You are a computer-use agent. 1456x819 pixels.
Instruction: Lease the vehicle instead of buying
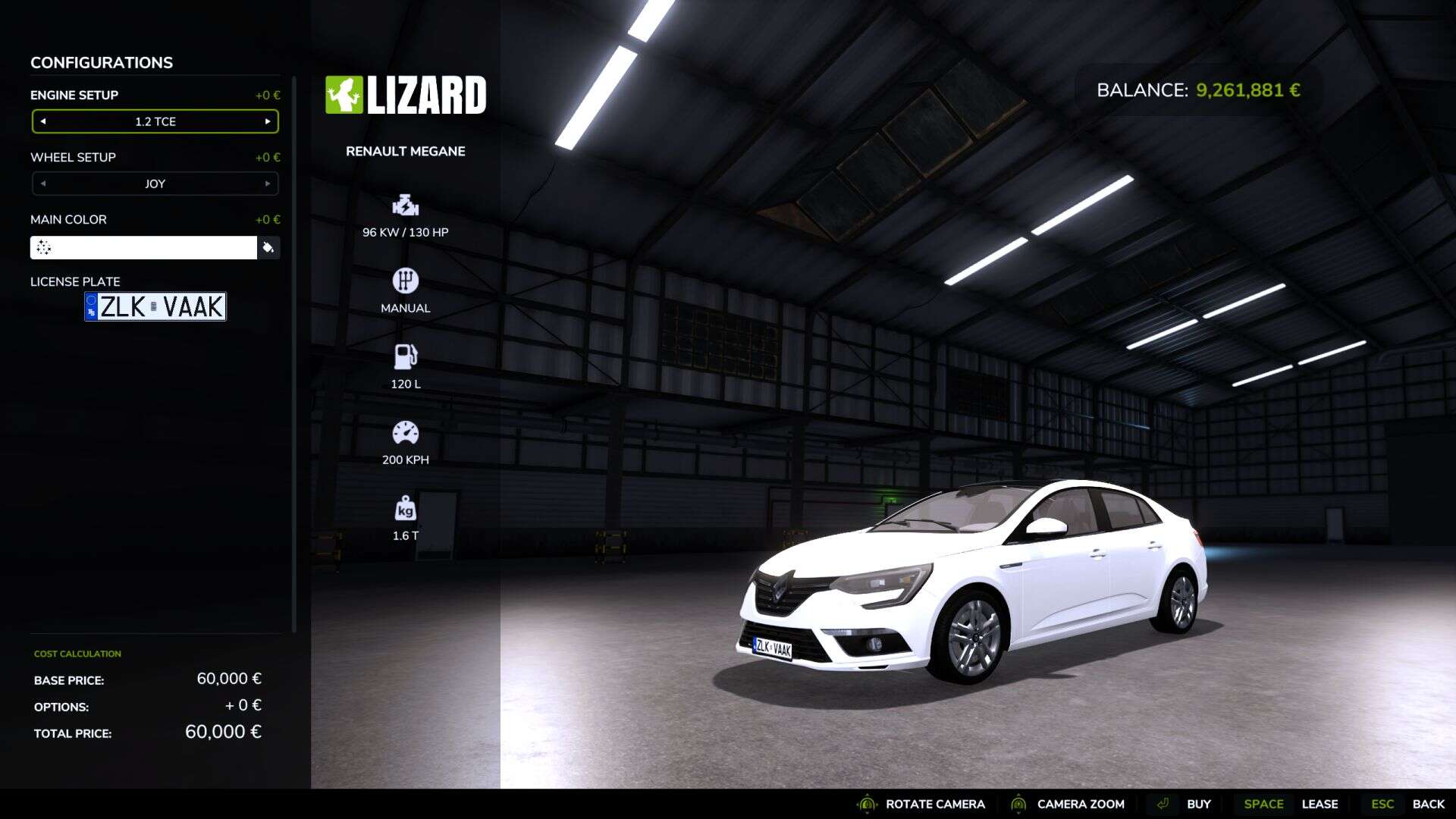(1319, 804)
